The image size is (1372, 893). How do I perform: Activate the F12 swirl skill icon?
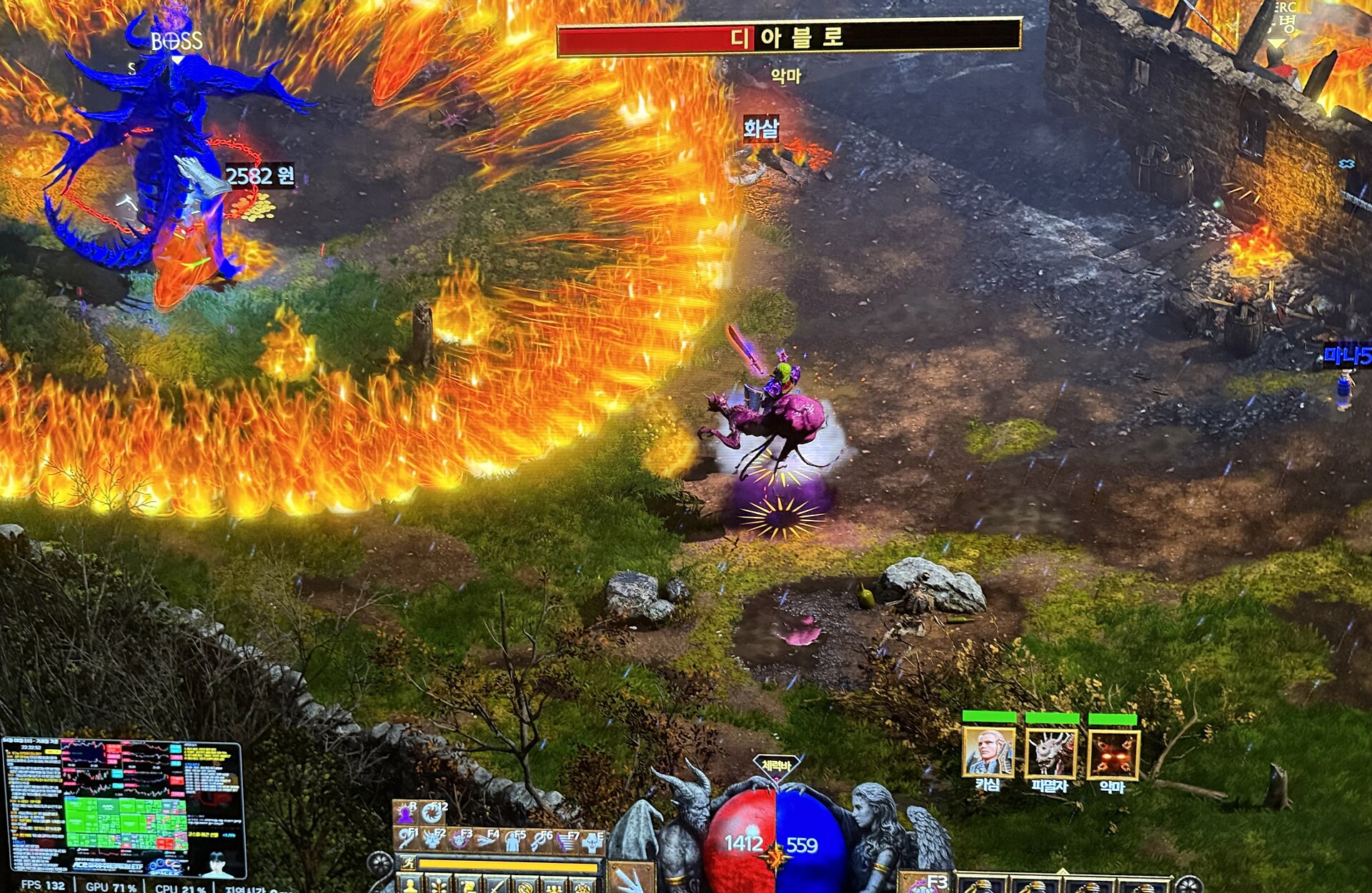pyautogui.click(x=433, y=813)
